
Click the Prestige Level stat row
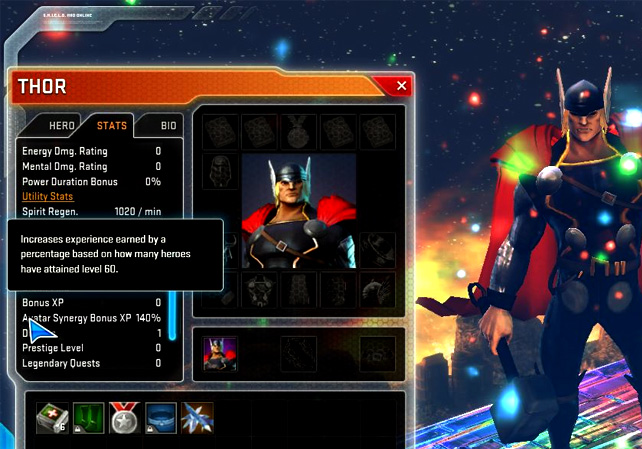pos(91,348)
